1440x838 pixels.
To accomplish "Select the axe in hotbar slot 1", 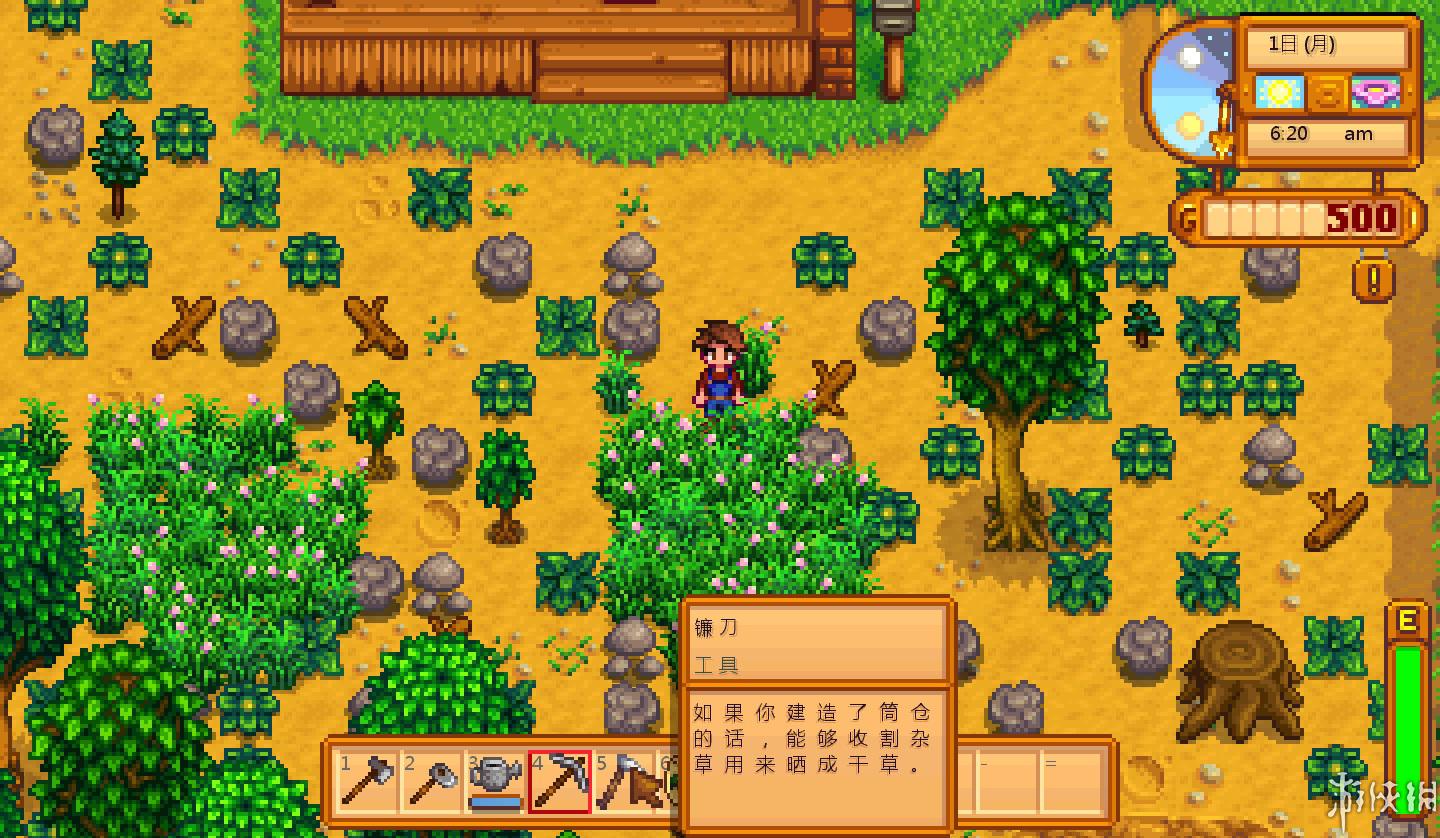I will (x=366, y=781).
